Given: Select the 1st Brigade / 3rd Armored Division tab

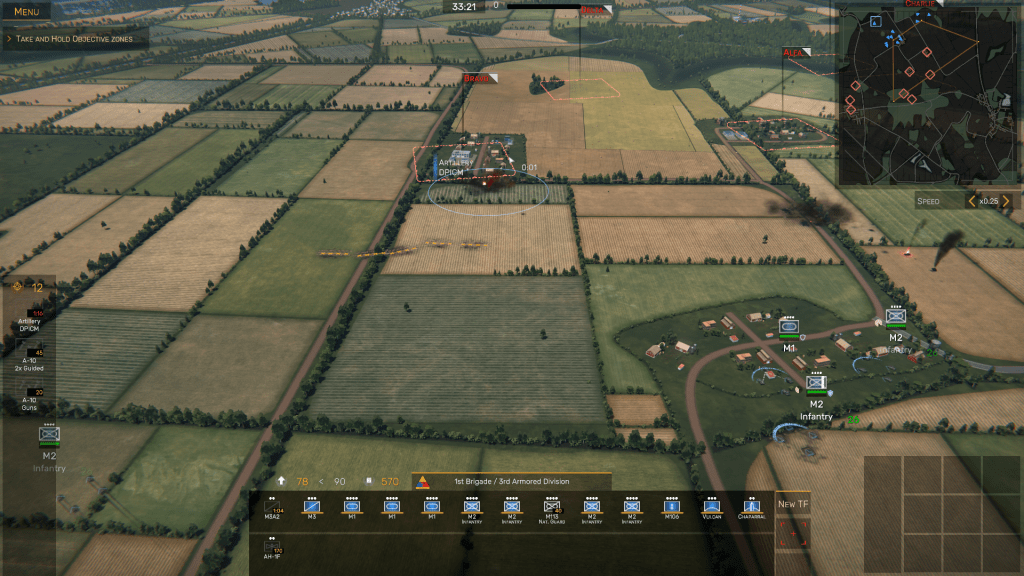Looking at the screenshot, I should coord(510,481).
